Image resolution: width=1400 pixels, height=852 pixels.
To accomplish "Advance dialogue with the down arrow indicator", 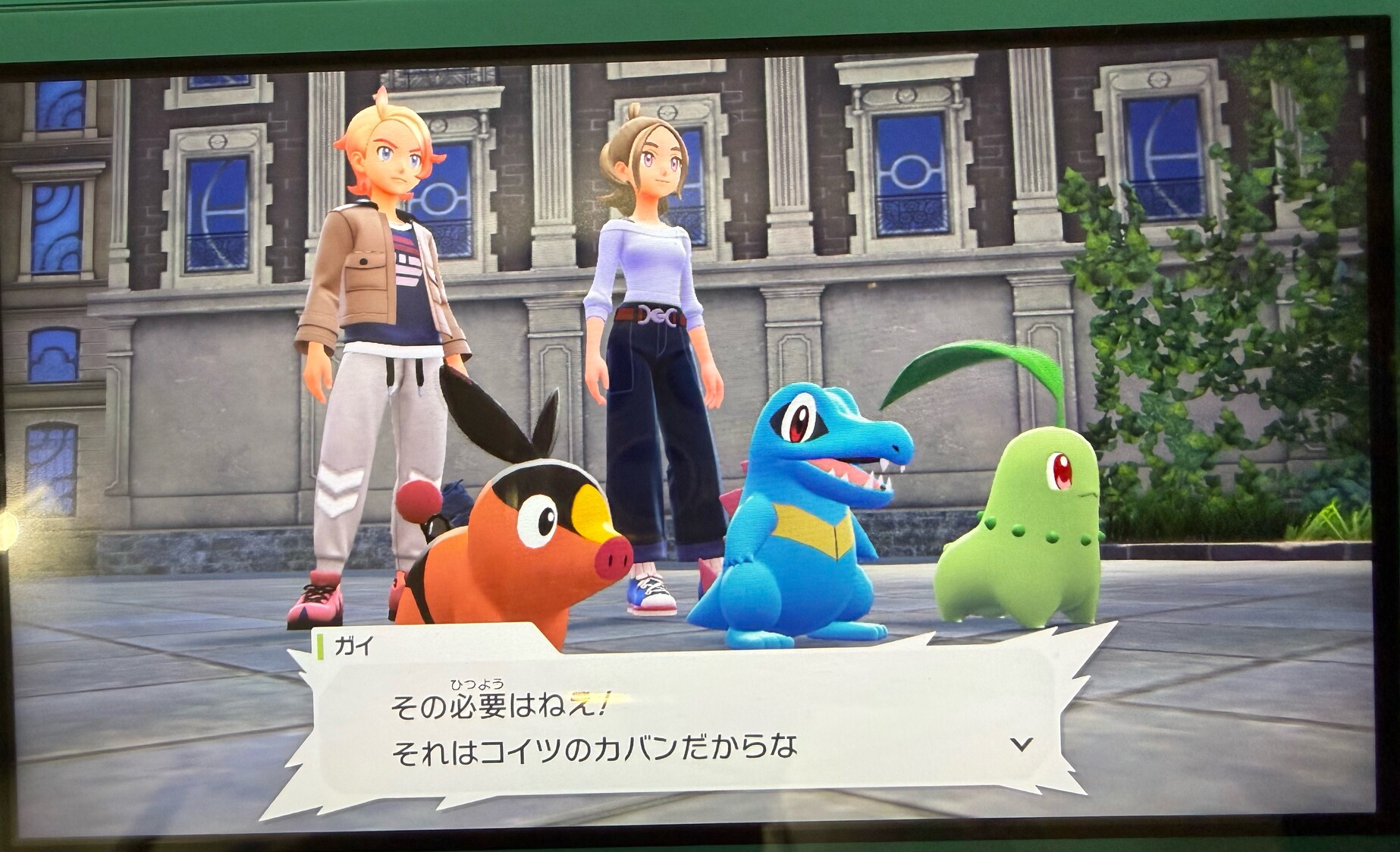I will click(1022, 744).
